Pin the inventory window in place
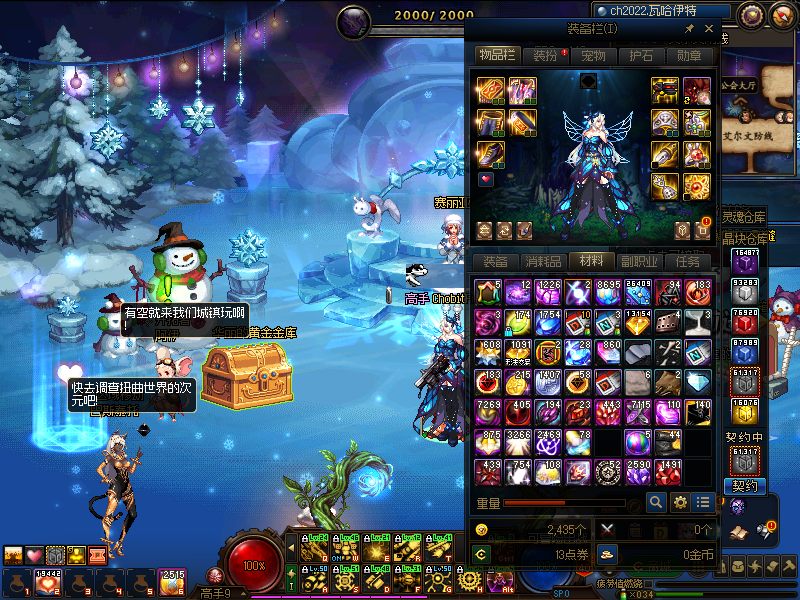 690,30
